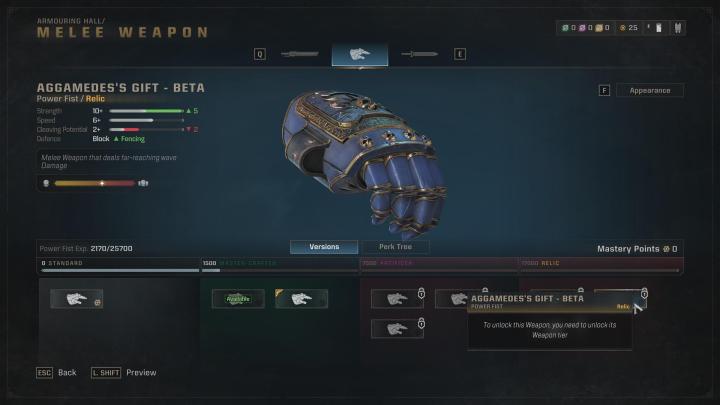Switch to the crossguard sword weapon tab
Image resolution: width=720 pixels, height=405 pixels.
click(421, 54)
